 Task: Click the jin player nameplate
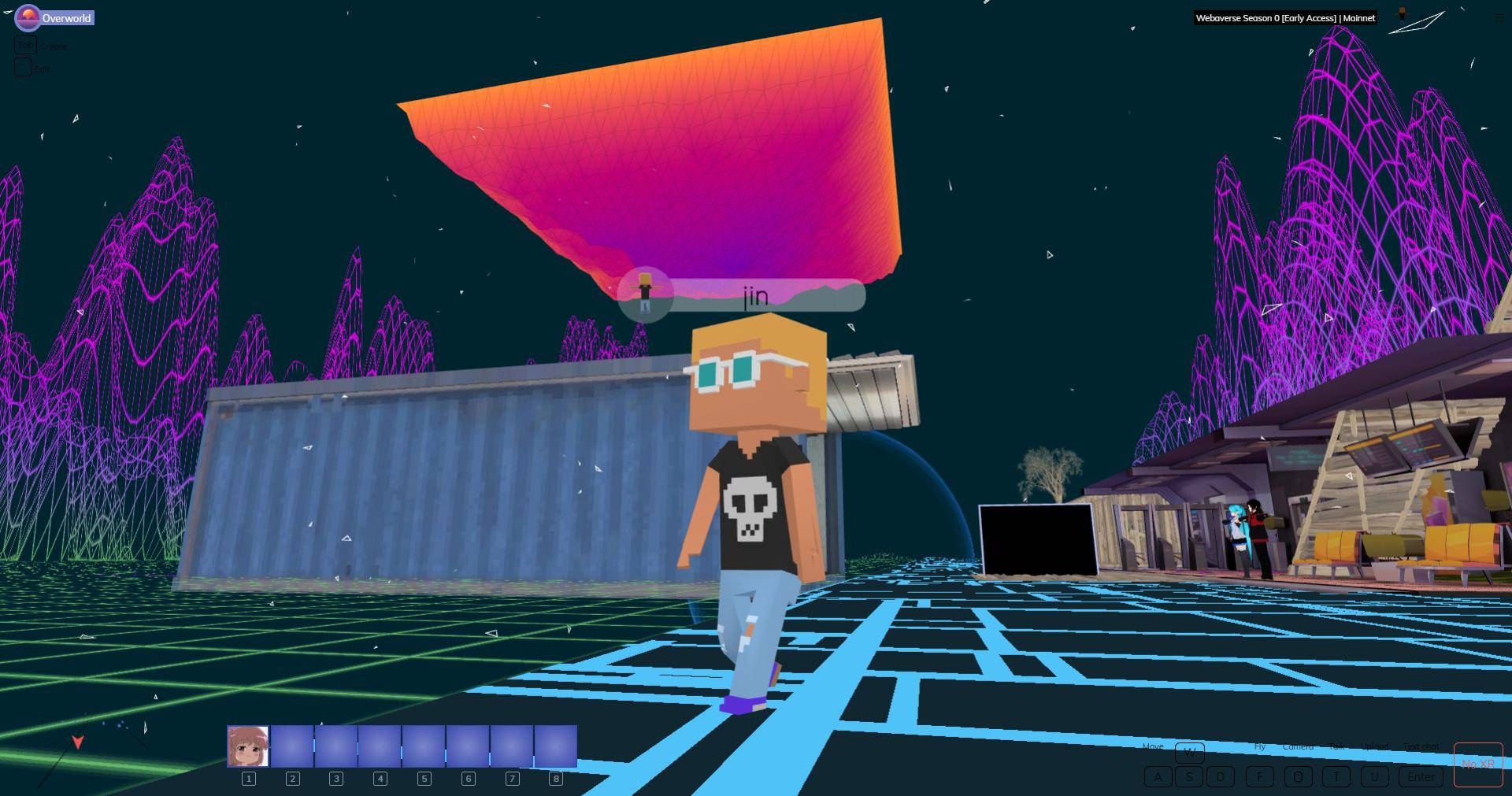tap(756, 295)
